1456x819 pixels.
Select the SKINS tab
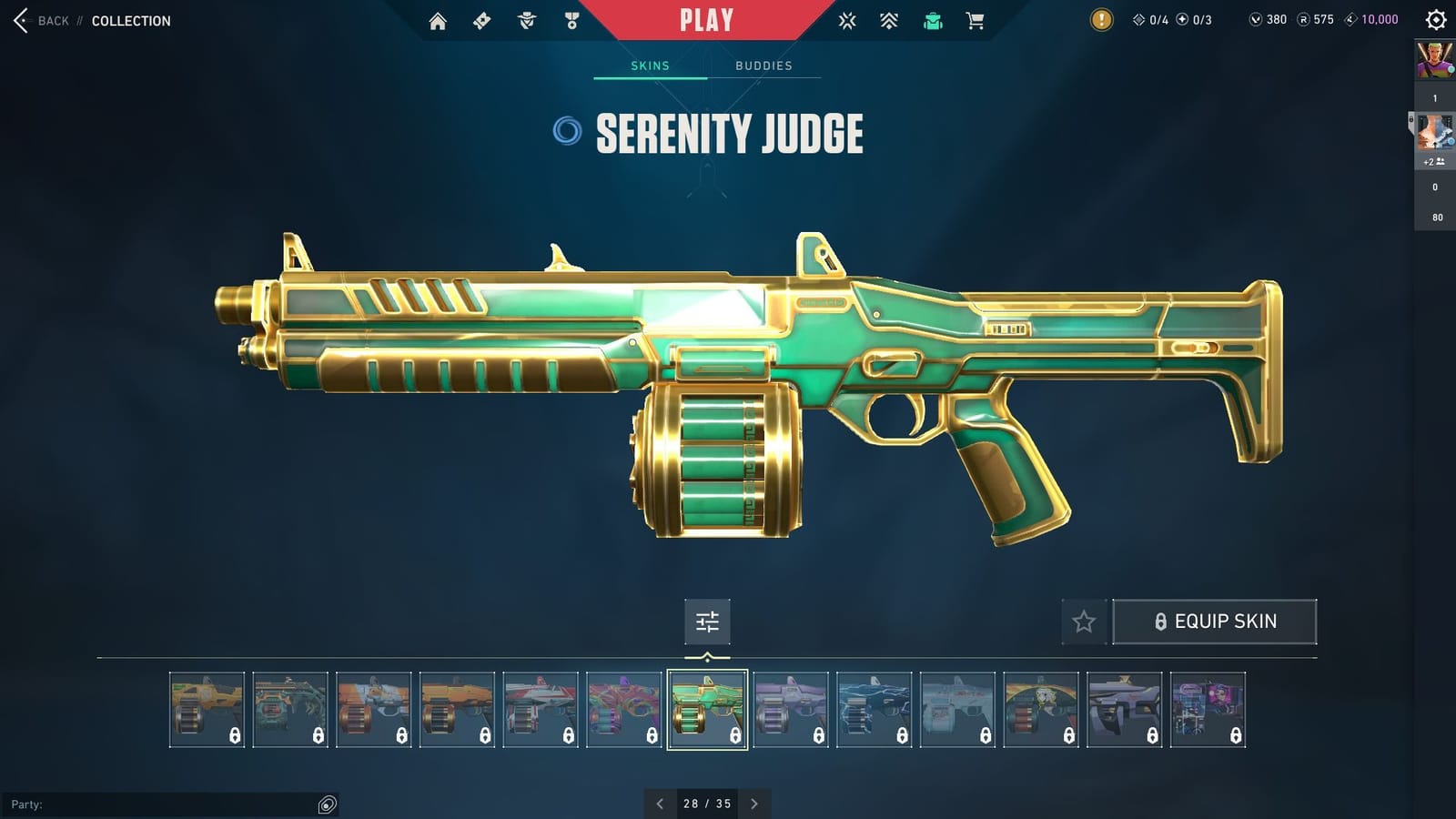[650, 65]
